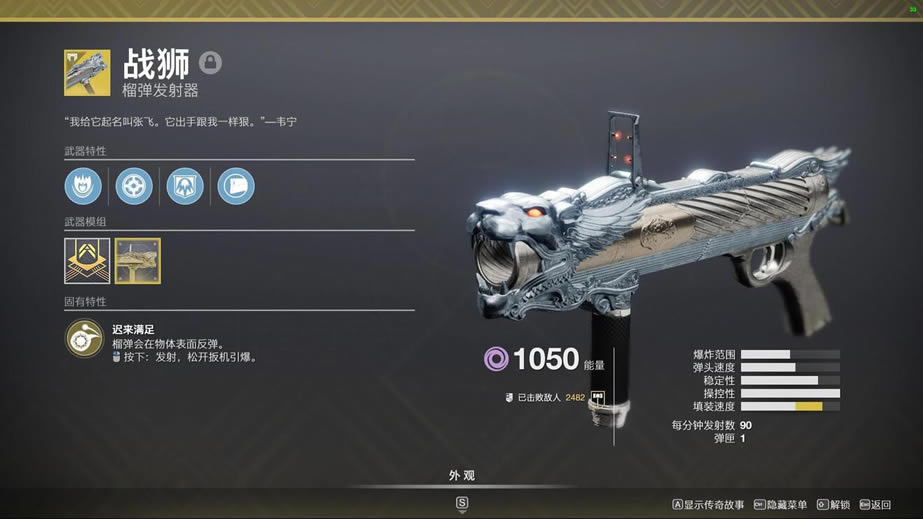
Task: Click the lock icon next to 战狮
Action: click(x=210, y=63)
